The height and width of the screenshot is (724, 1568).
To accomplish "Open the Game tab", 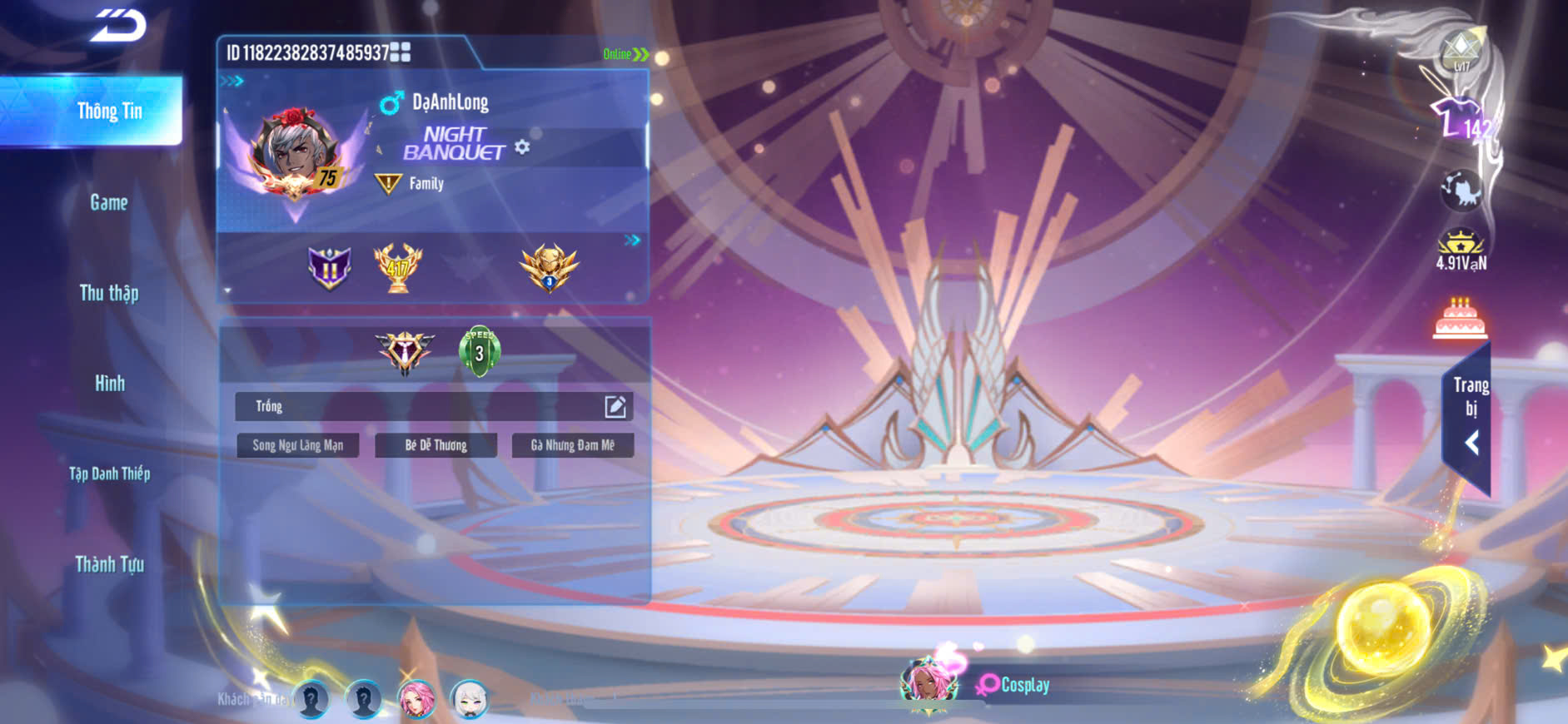I will pos(109,202).
